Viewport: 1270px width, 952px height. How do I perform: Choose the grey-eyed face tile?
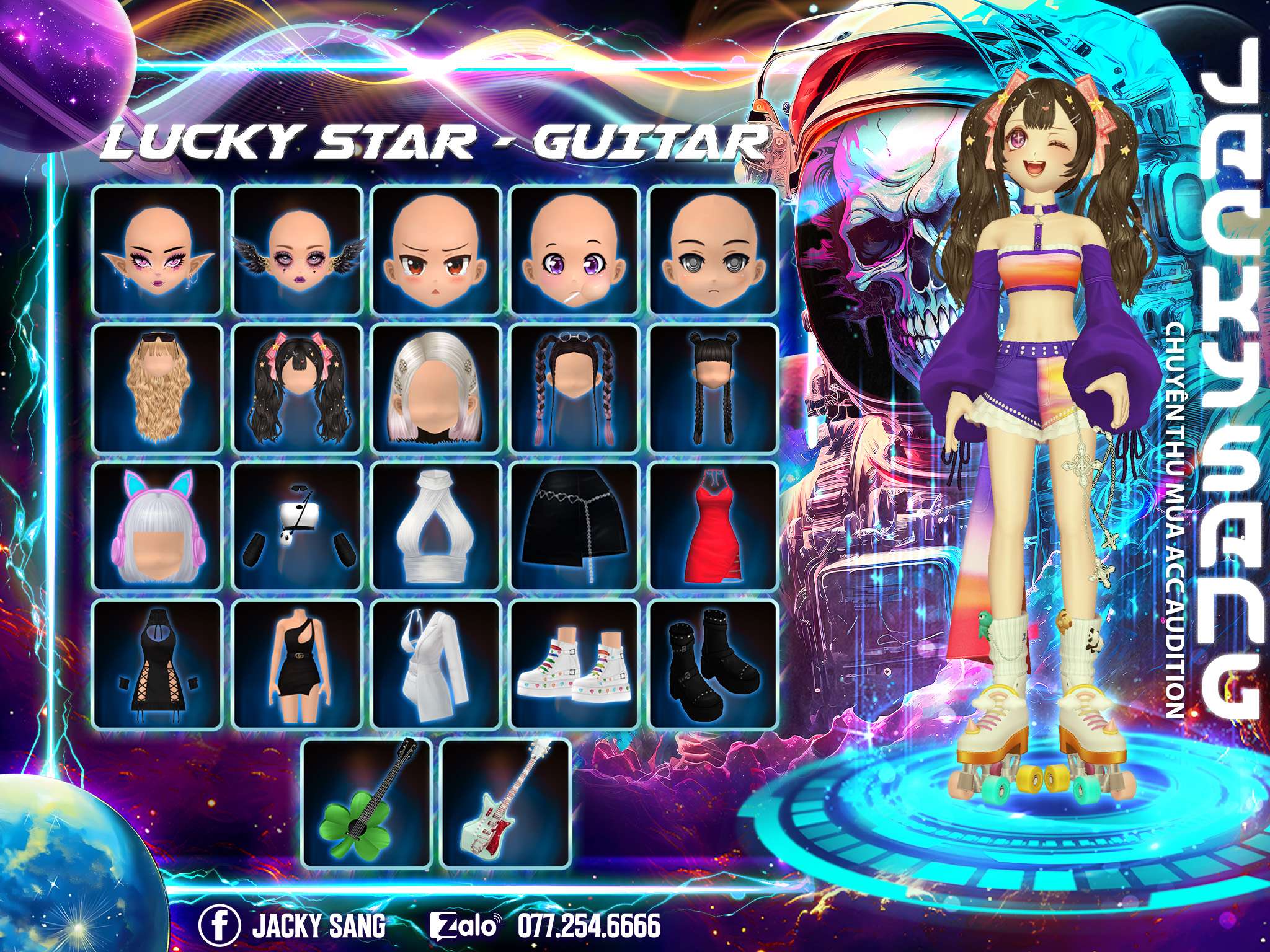(713, 250)
